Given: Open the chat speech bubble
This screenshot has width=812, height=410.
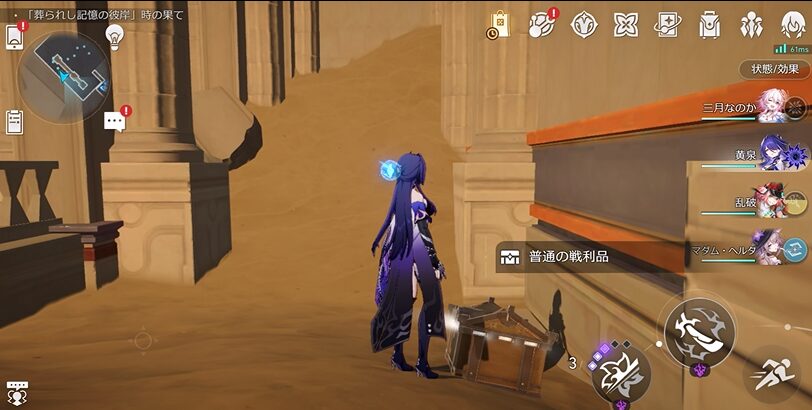Looking at the screenshot, I should pos(114,122).
